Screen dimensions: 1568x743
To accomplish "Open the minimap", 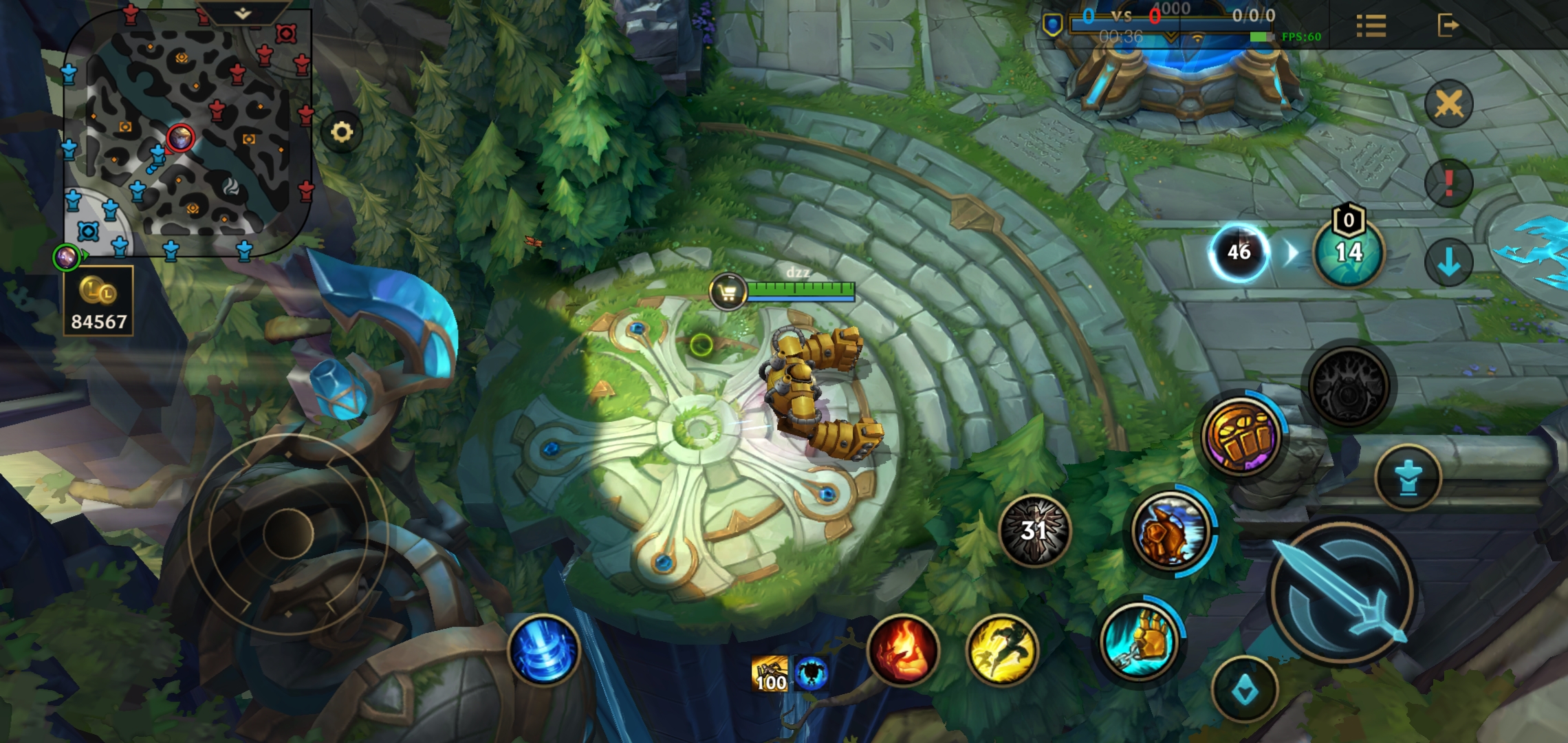I will 186,134.
